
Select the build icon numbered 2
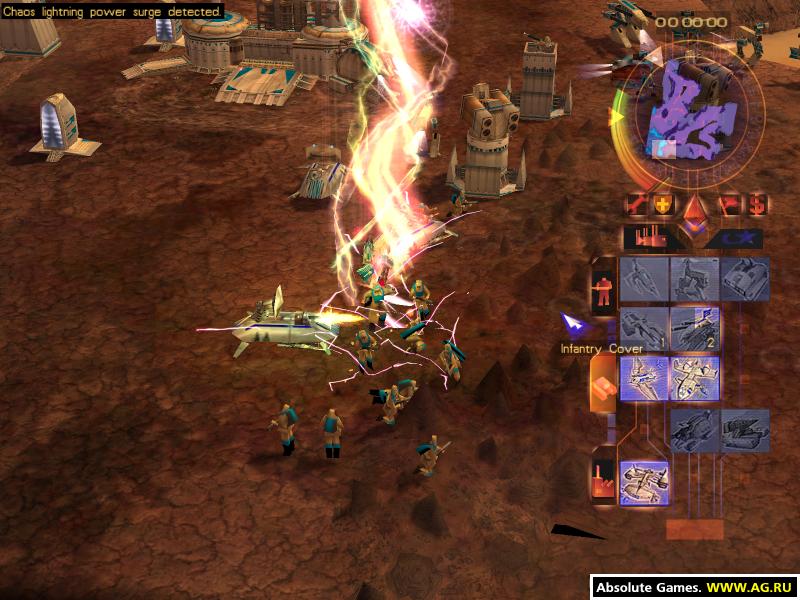pos(695,329)
